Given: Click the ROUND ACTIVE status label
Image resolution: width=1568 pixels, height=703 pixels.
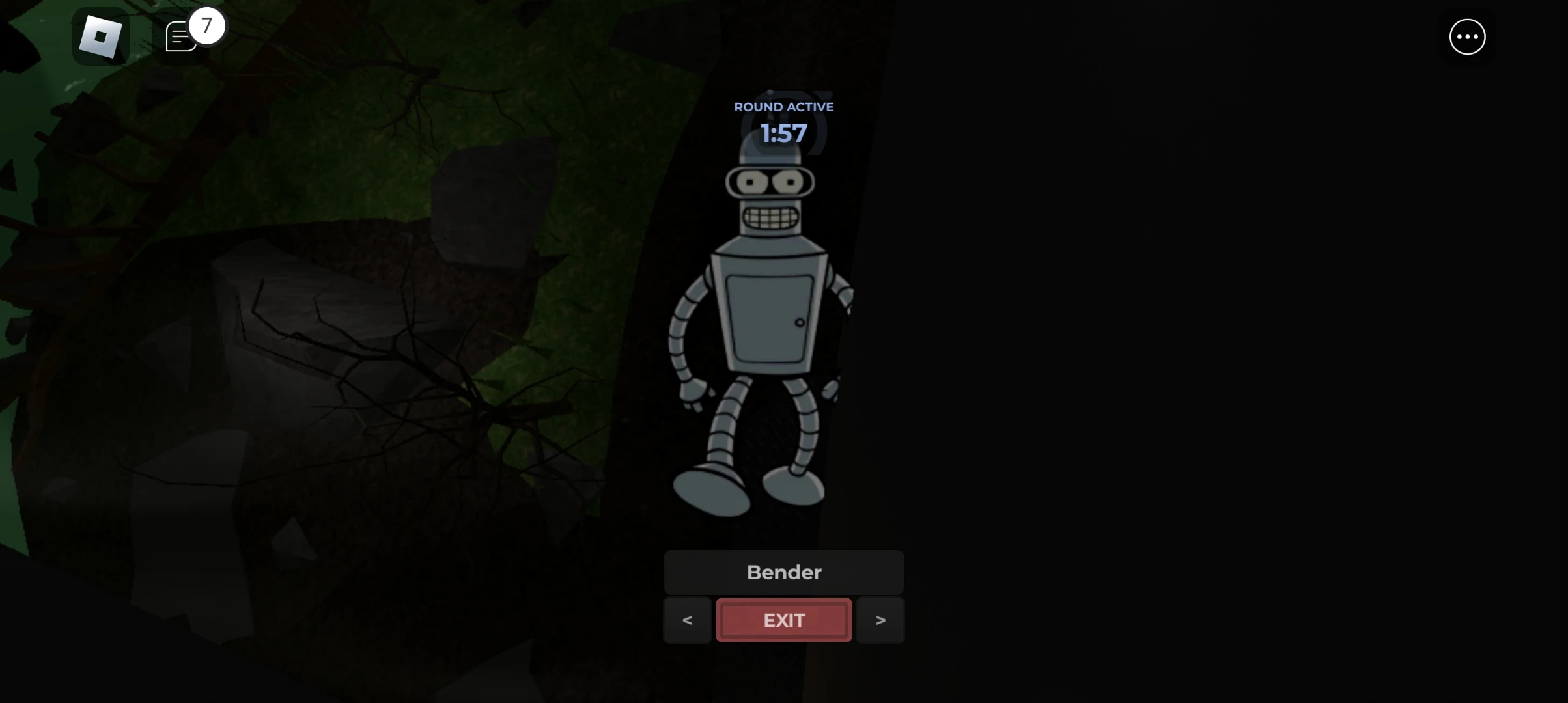Looking at the screenshot, I should [783, 106].
